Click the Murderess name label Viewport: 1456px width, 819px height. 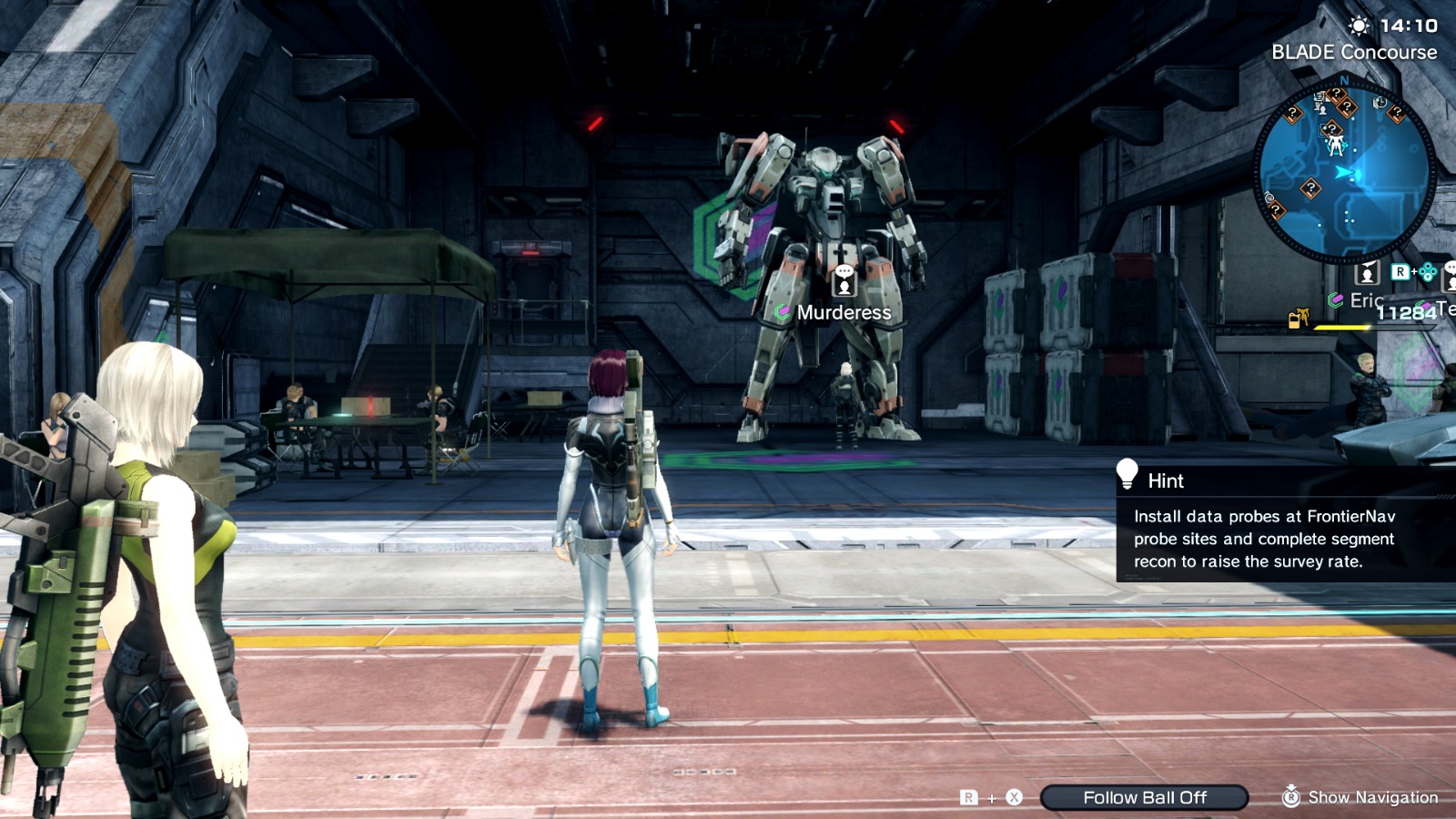[x=844, y=311]
